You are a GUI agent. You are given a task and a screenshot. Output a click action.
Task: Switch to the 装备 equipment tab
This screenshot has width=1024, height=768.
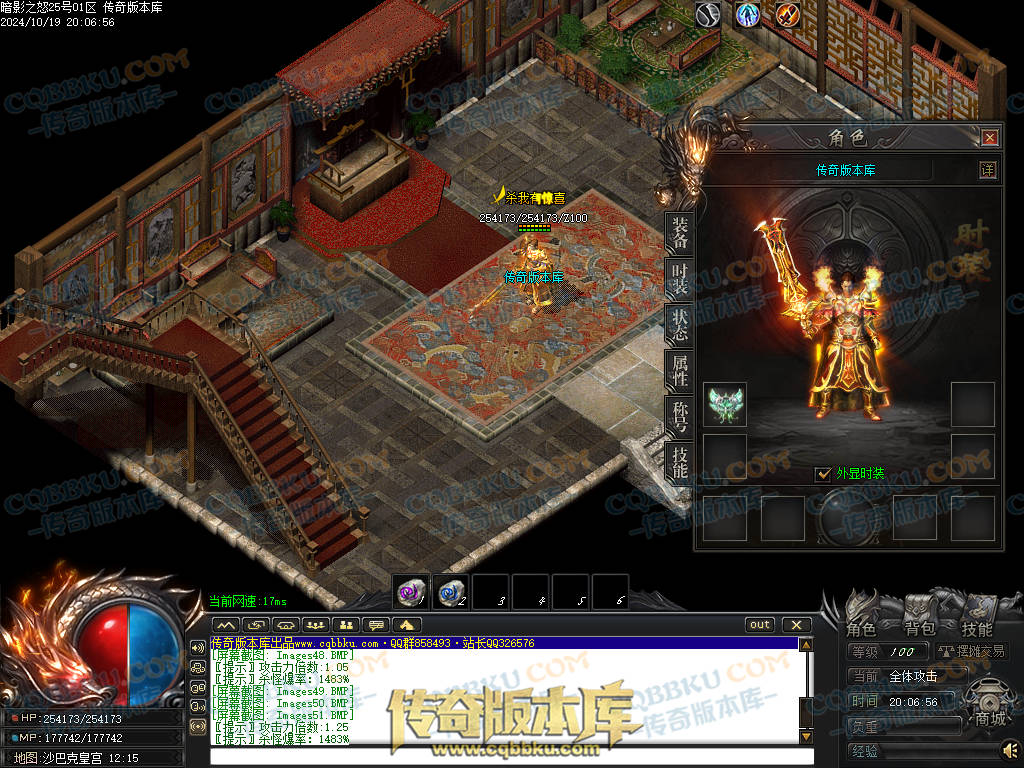click(680, 234)
